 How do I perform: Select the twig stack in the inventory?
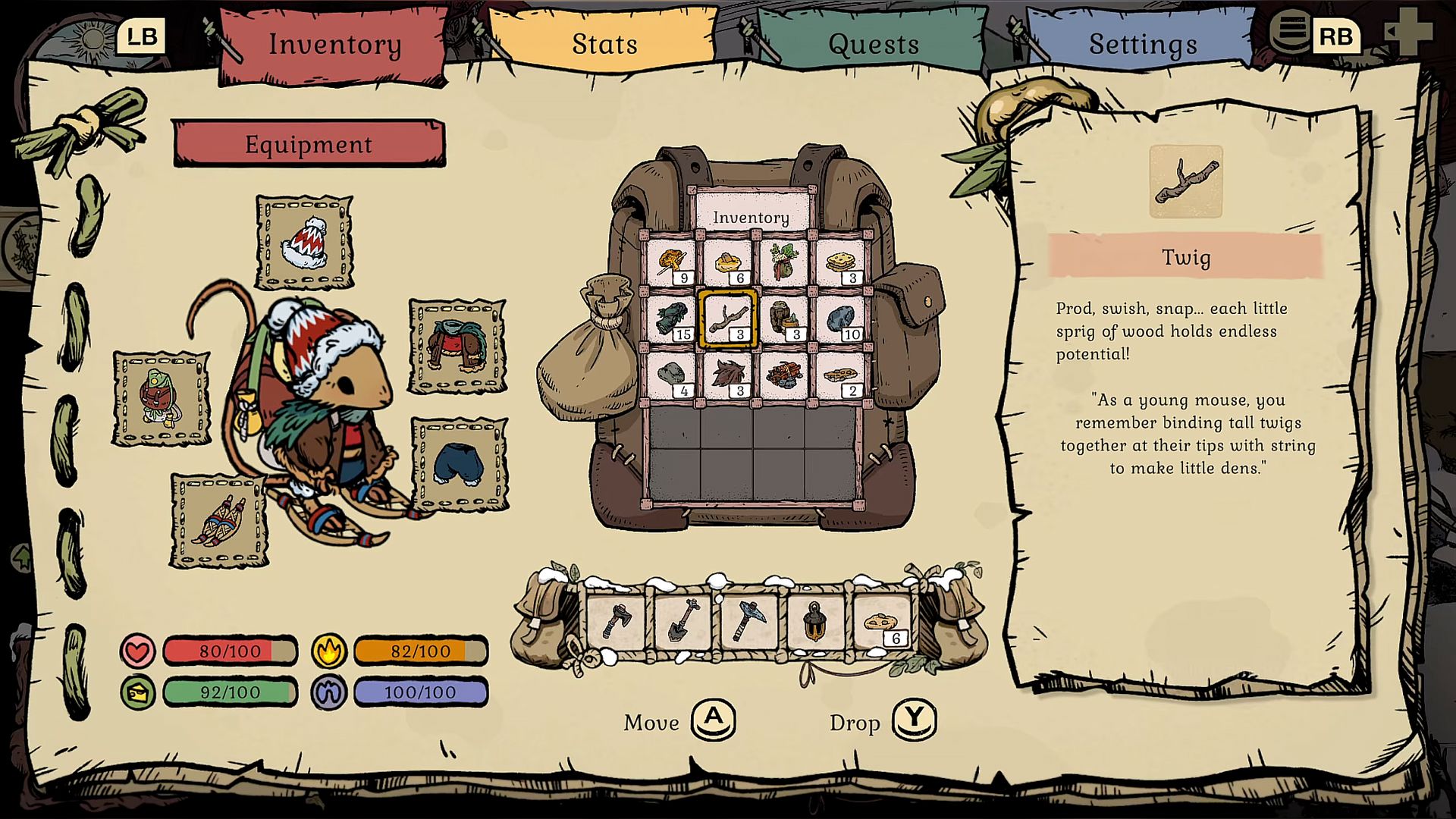pyautogui.click(x=728, y=318)
